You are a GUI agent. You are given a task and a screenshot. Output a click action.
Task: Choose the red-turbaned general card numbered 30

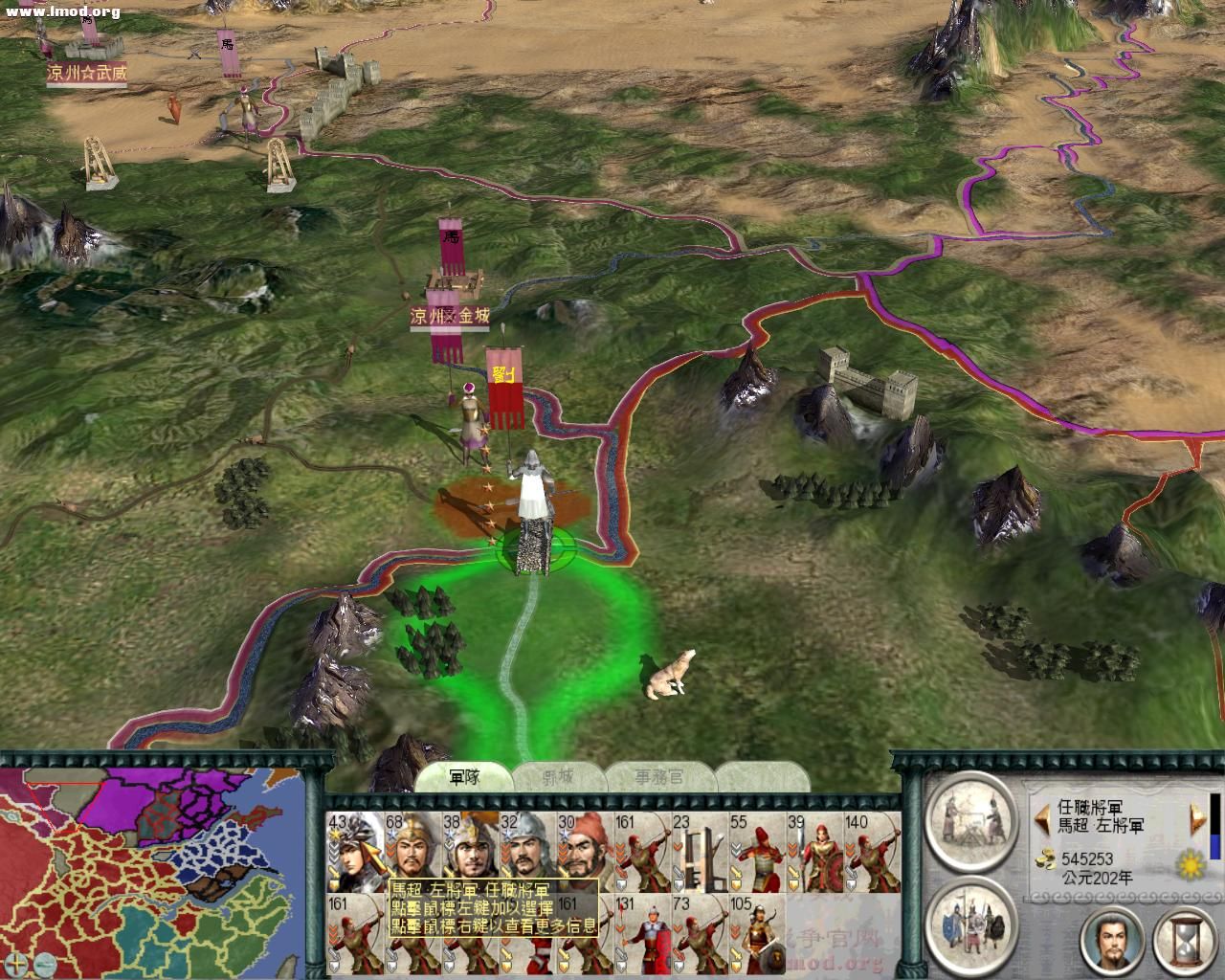tap(585, 850)
